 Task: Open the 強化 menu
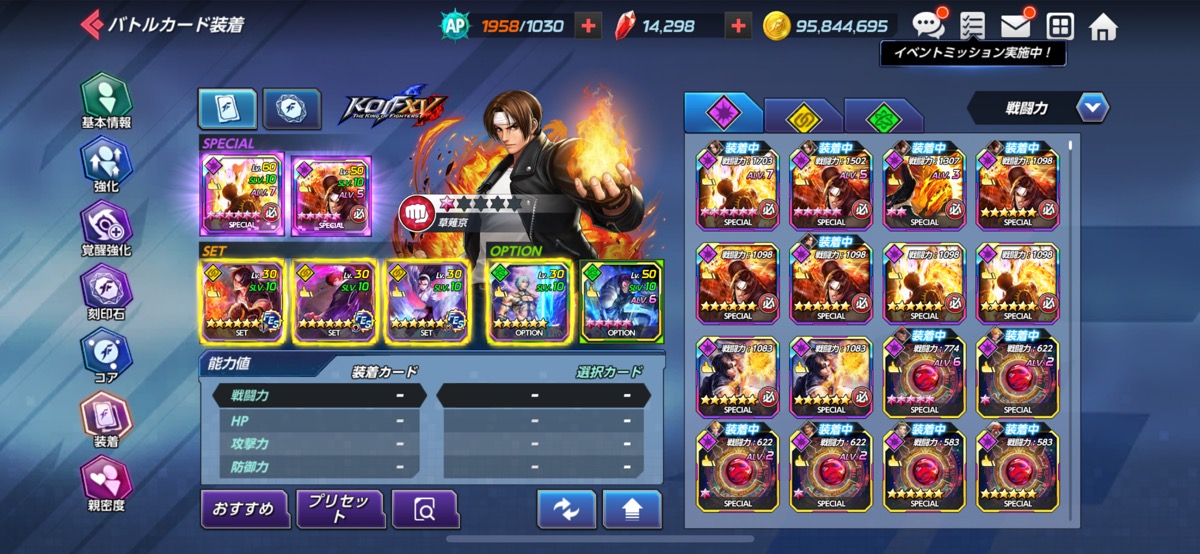coord(106,164)
